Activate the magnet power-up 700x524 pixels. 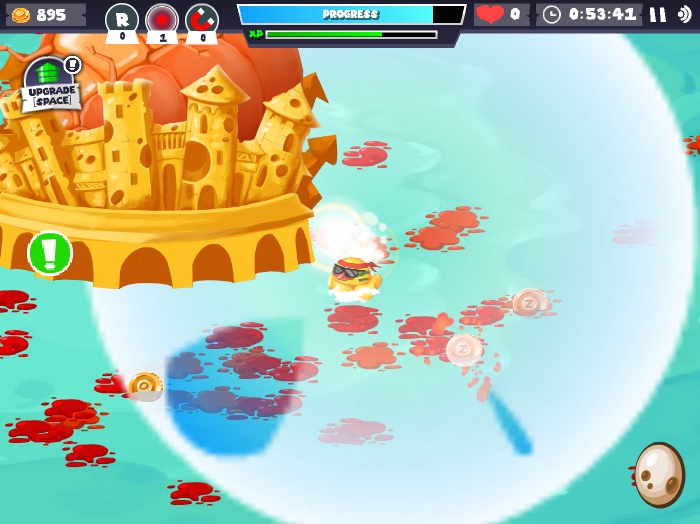201,19
